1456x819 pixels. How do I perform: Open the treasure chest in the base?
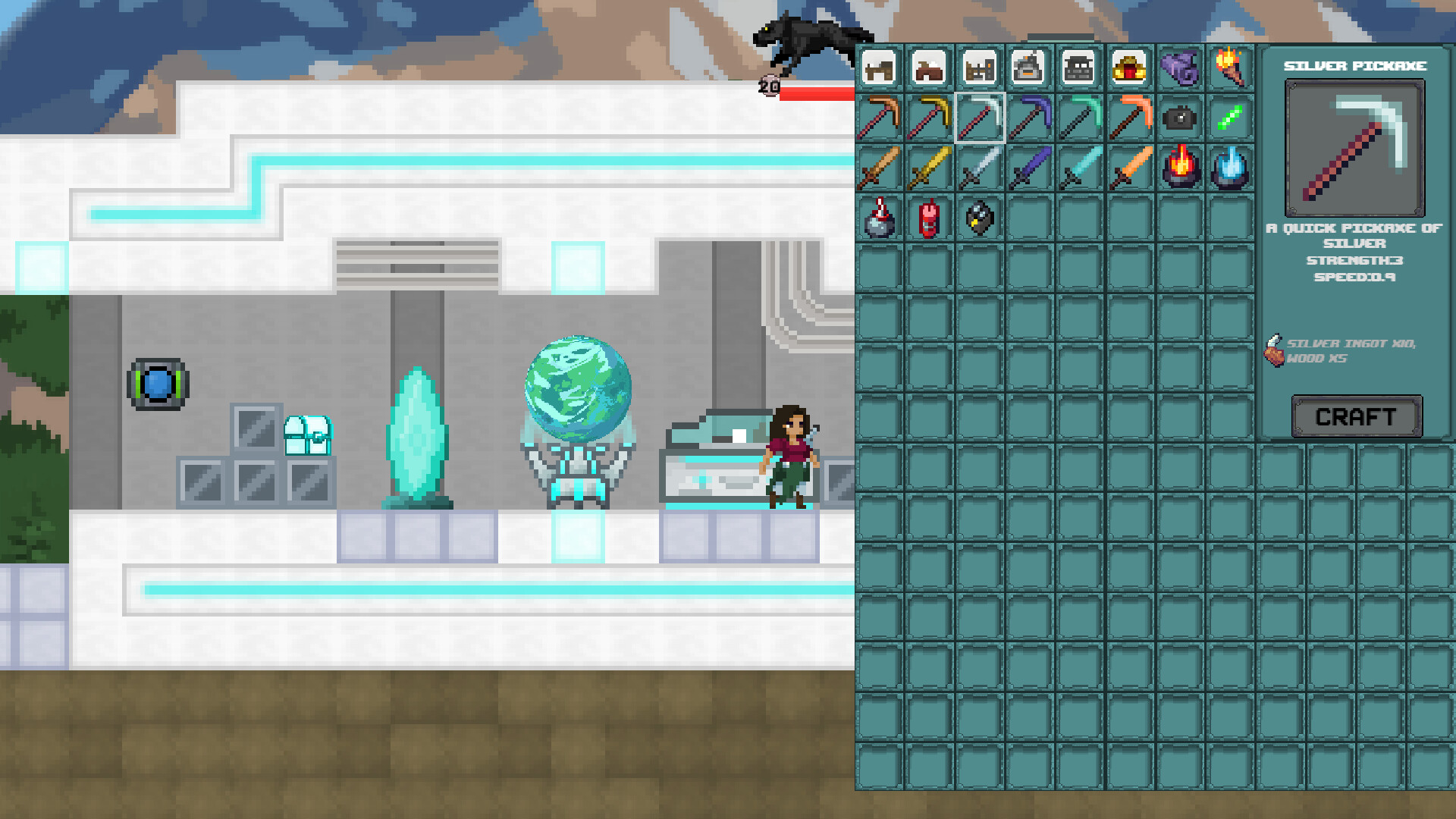pyautogui.click(x=306, y=434)
